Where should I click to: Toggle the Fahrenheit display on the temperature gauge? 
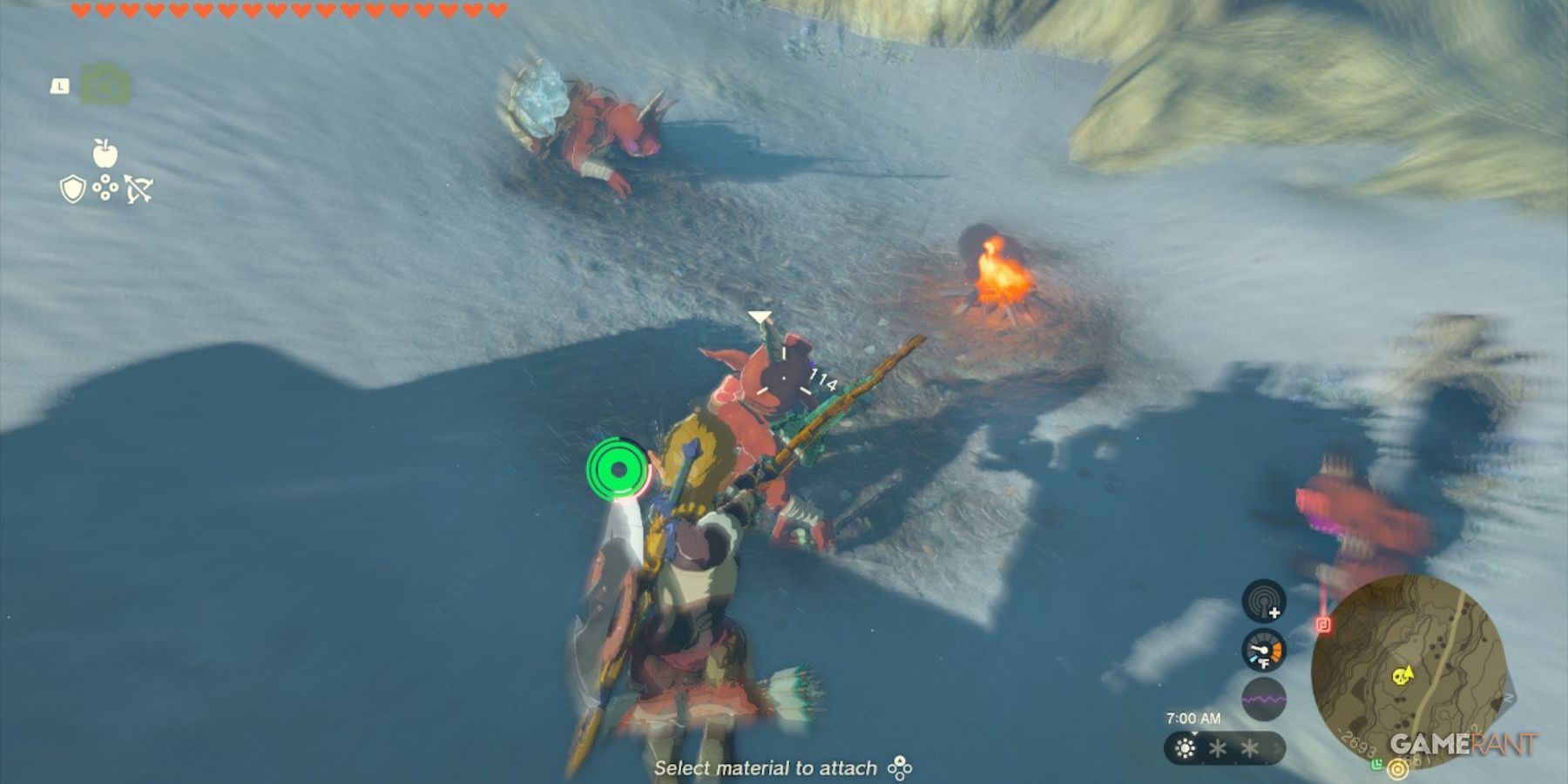tap(1266, 662)
